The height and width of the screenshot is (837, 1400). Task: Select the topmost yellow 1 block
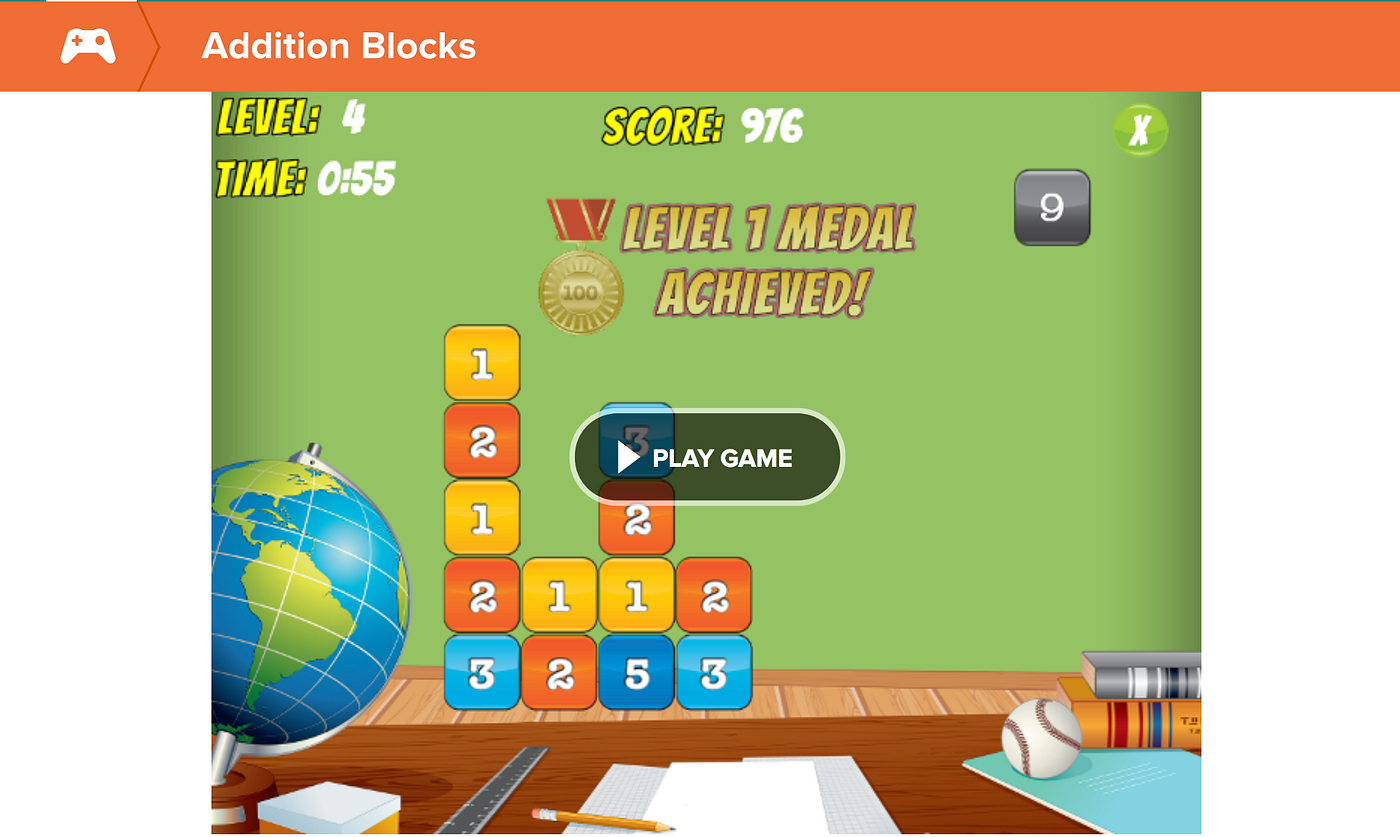click(481, 363)
